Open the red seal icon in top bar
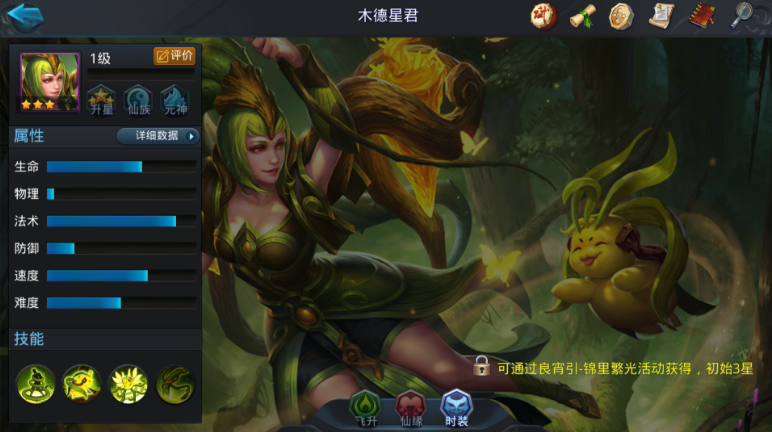 (544, 16)
